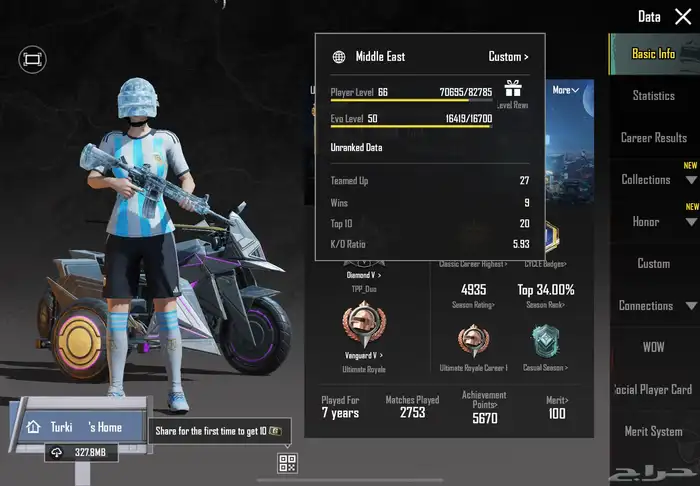The height and width of the screenshot is (486, 700).
Task: Claim the level reward gift box
Action: pos(513,89)
